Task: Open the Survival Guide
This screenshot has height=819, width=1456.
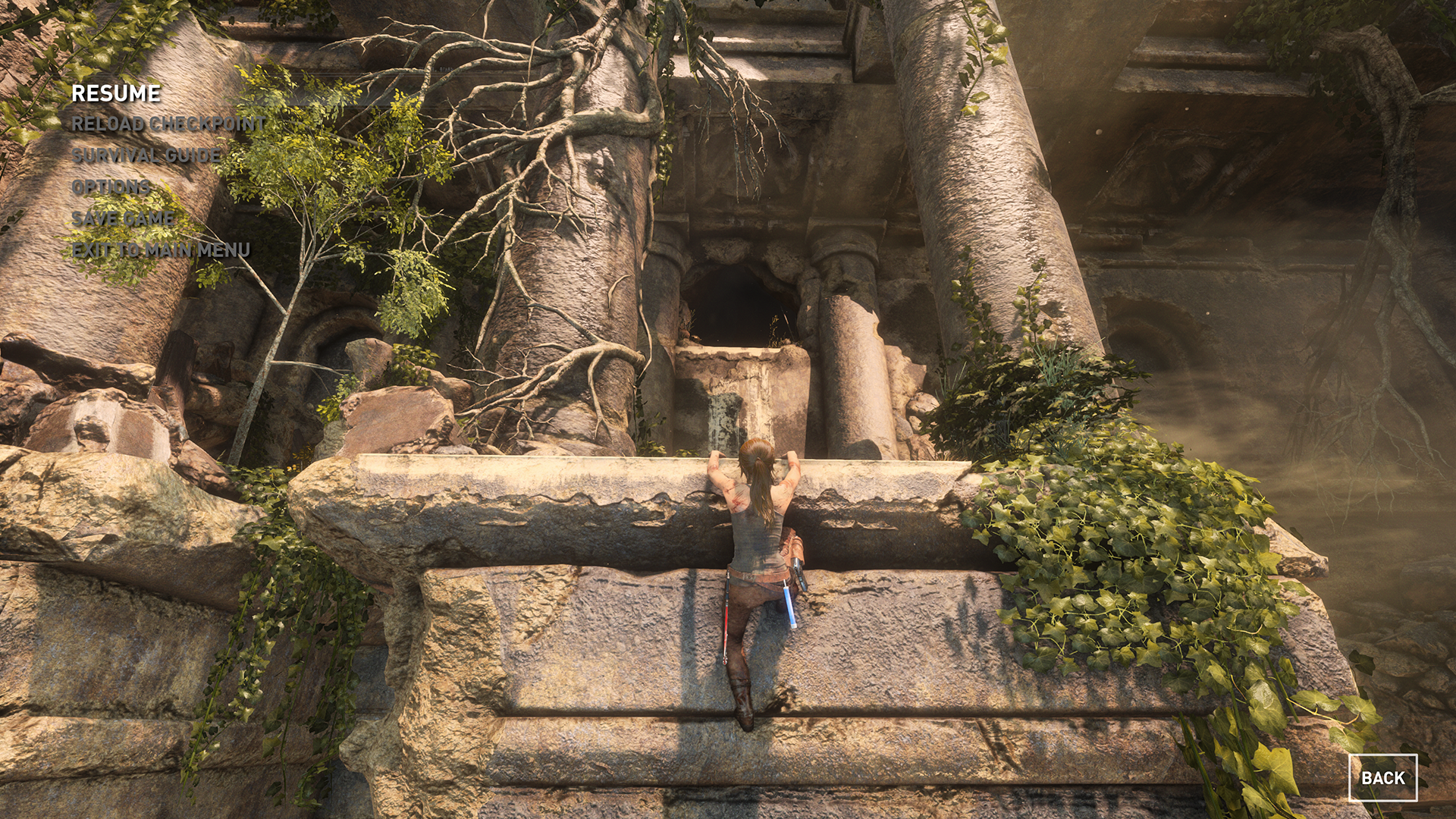Action: 146,155
